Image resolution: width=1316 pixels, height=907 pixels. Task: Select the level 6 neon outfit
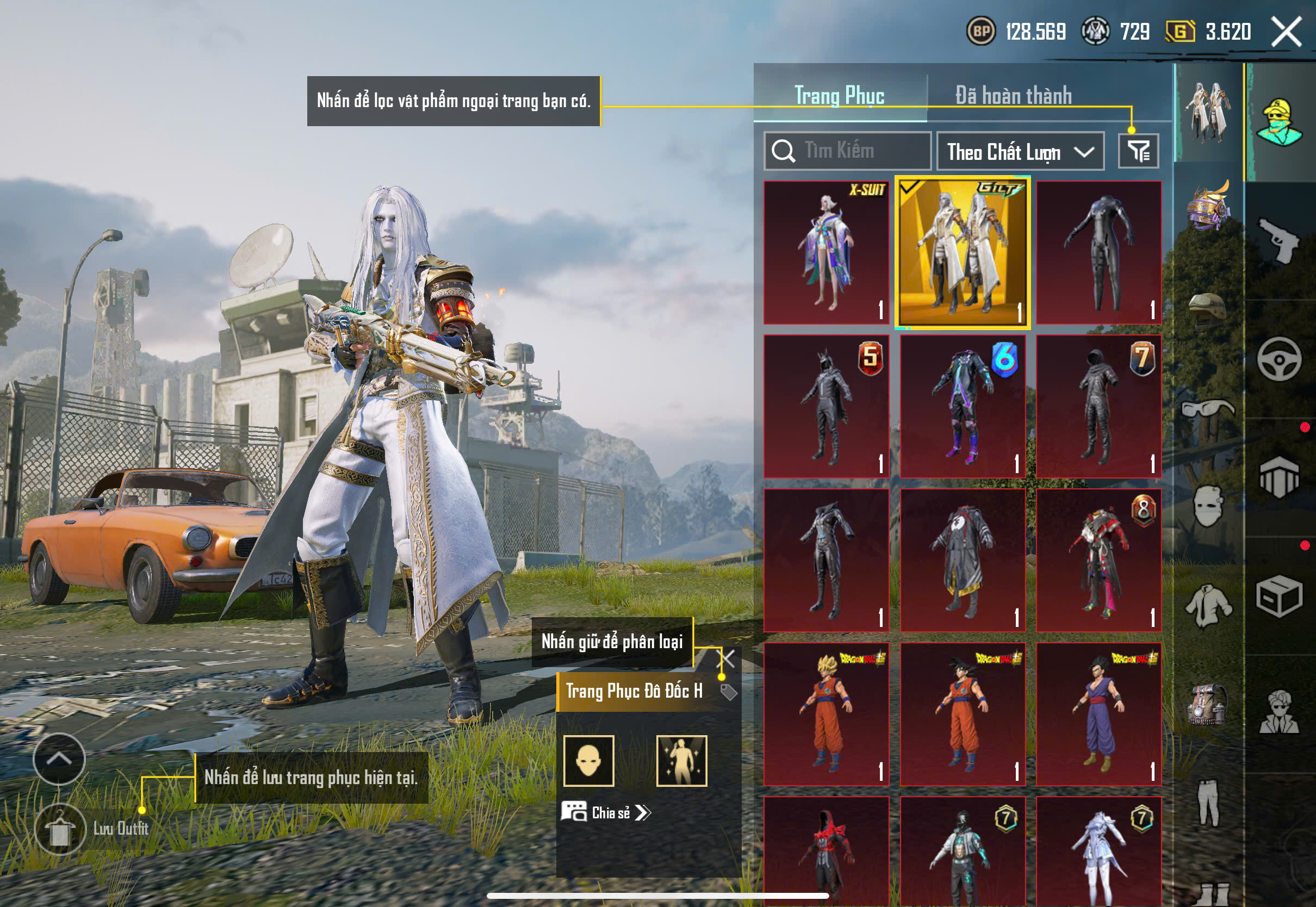[x=962, y=406]
